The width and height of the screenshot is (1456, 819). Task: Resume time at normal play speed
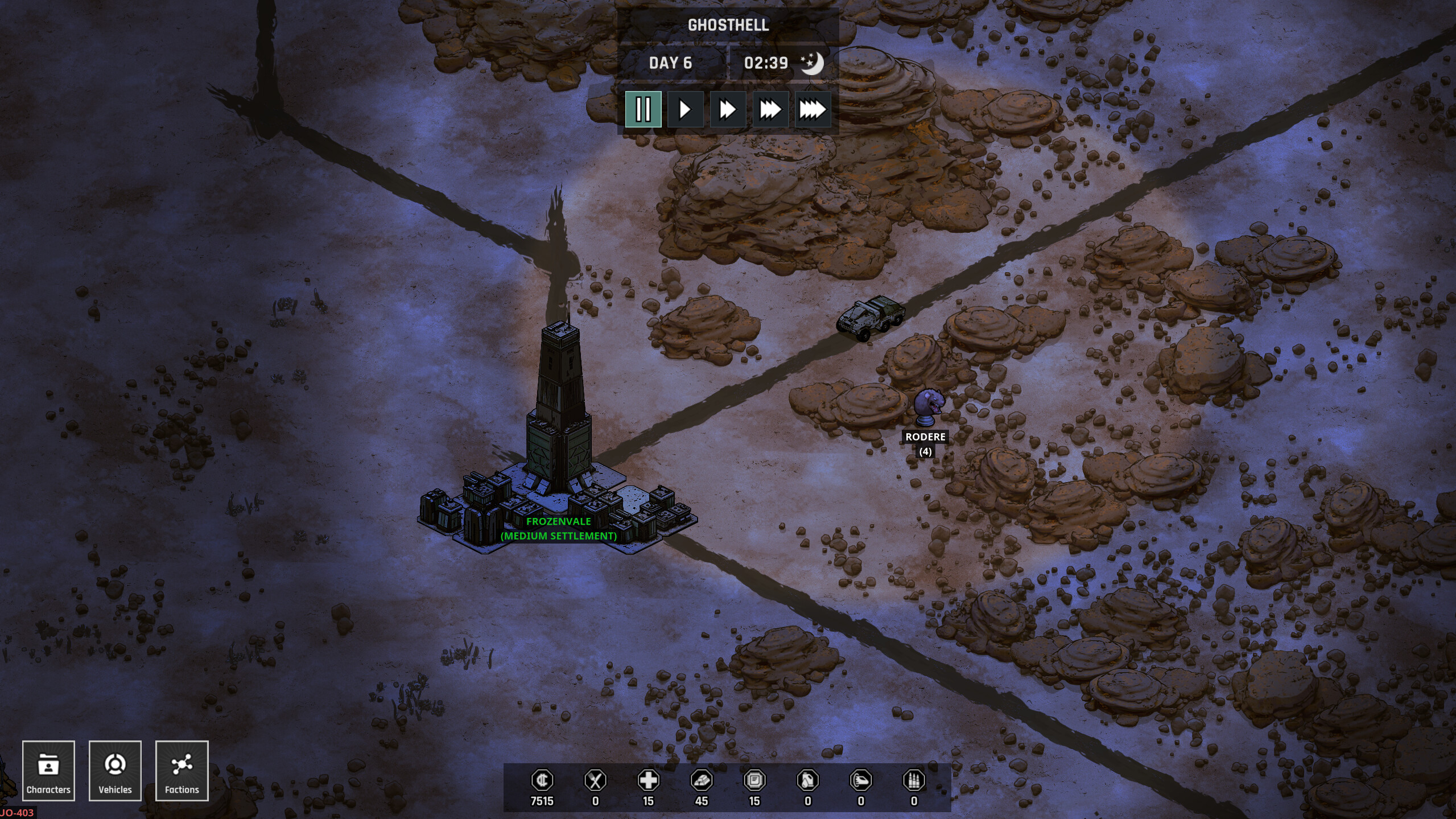tap(685, 109)
